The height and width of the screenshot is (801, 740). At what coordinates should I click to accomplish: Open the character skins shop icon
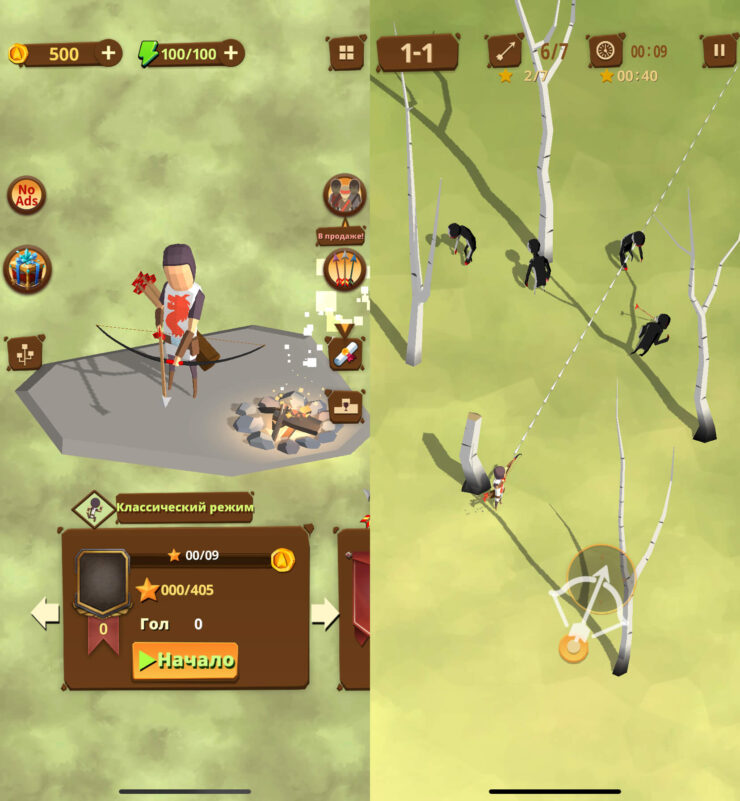pyautogui.click(x=344, y=195)
